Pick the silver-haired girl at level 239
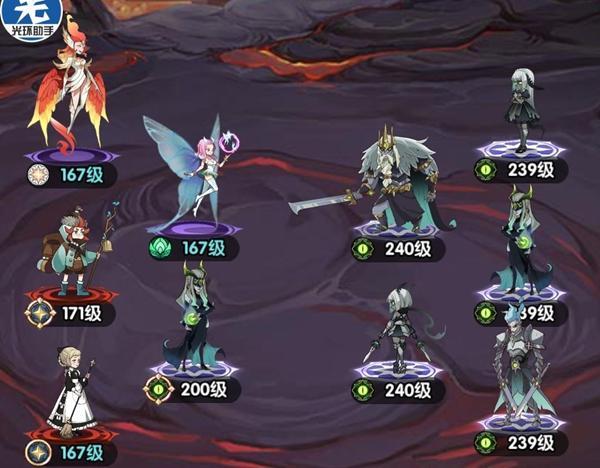Image resolution: width=600 pixels, height=468 pixels. coord(520,110)
